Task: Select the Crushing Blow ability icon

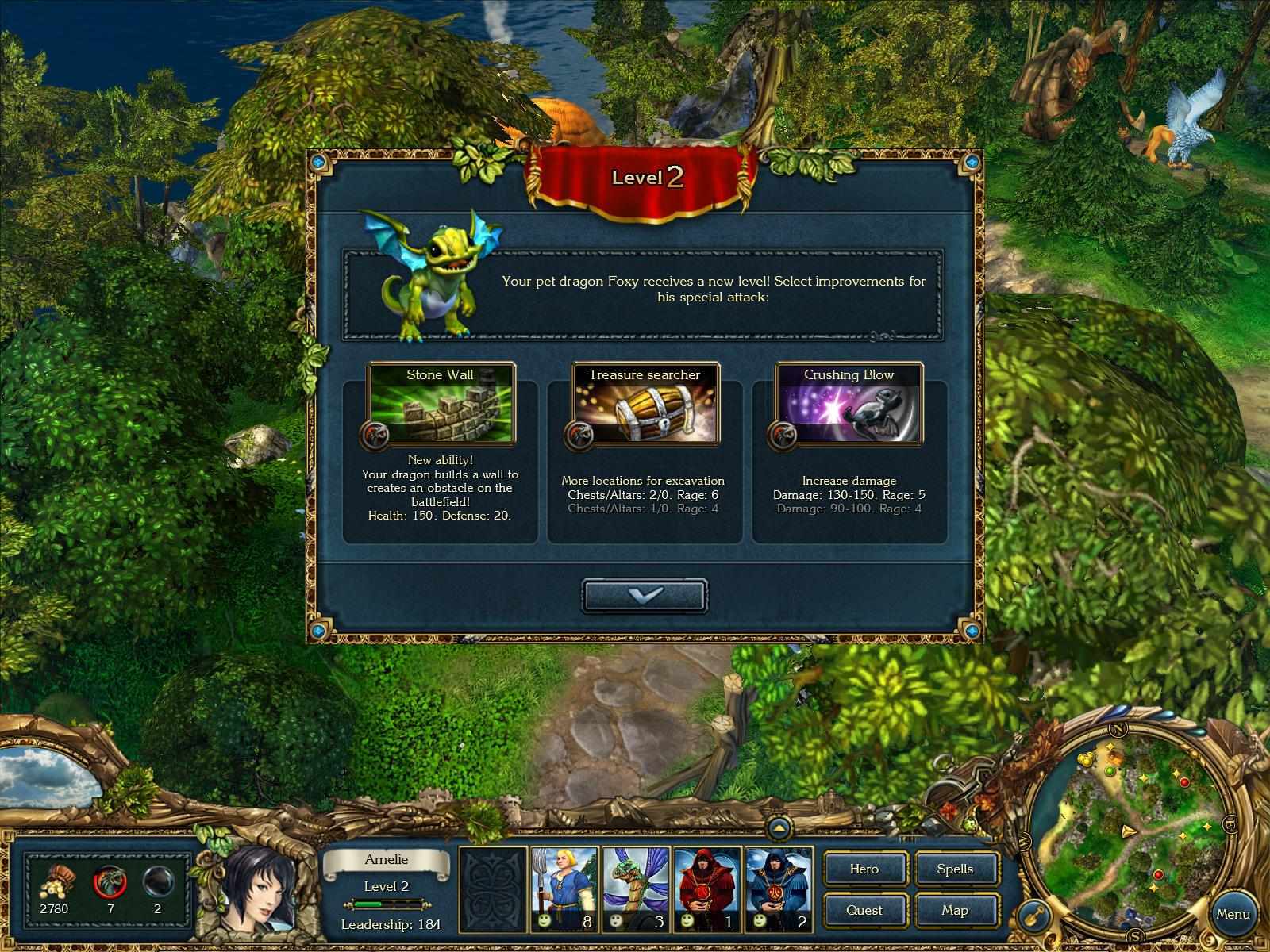Action: 849,407
